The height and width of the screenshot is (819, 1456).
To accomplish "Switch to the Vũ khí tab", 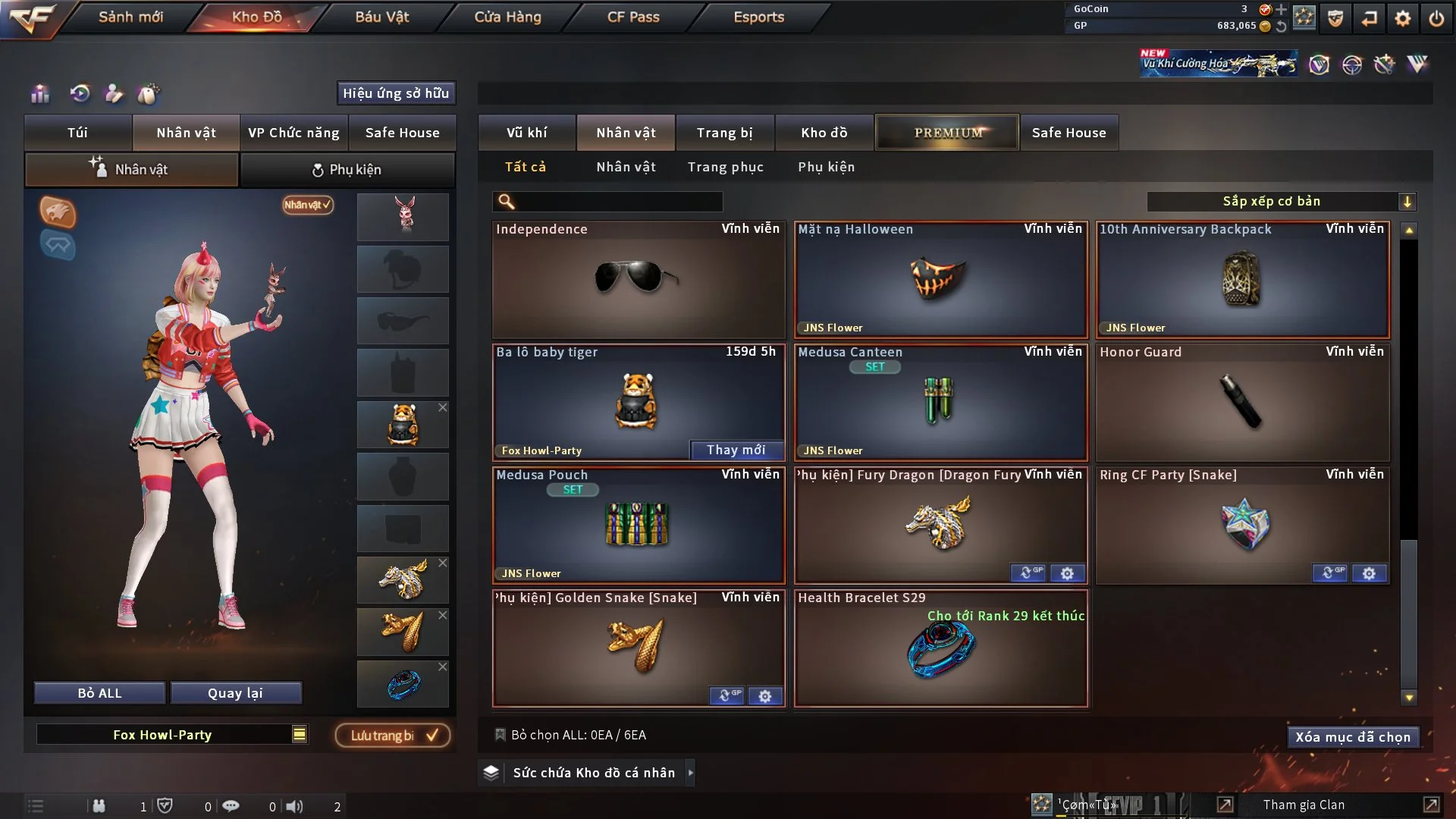I will coord(526,133).
